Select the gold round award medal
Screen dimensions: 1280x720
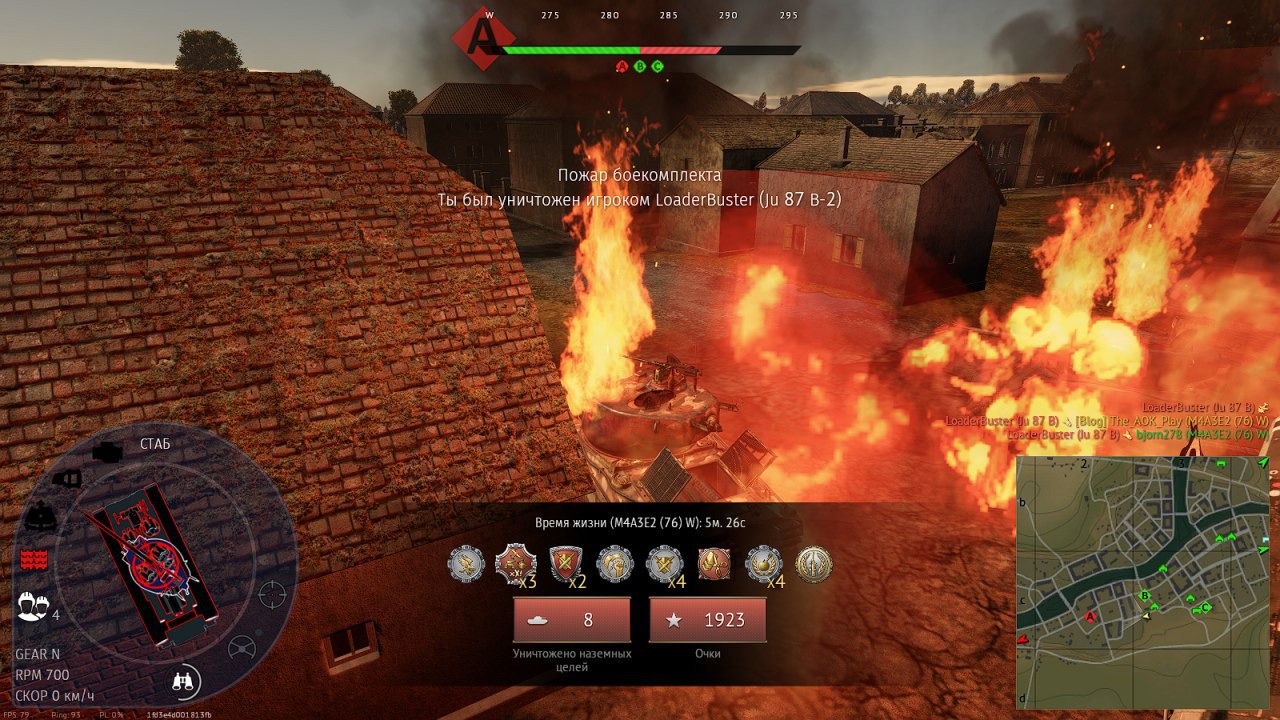click(814, 565)
